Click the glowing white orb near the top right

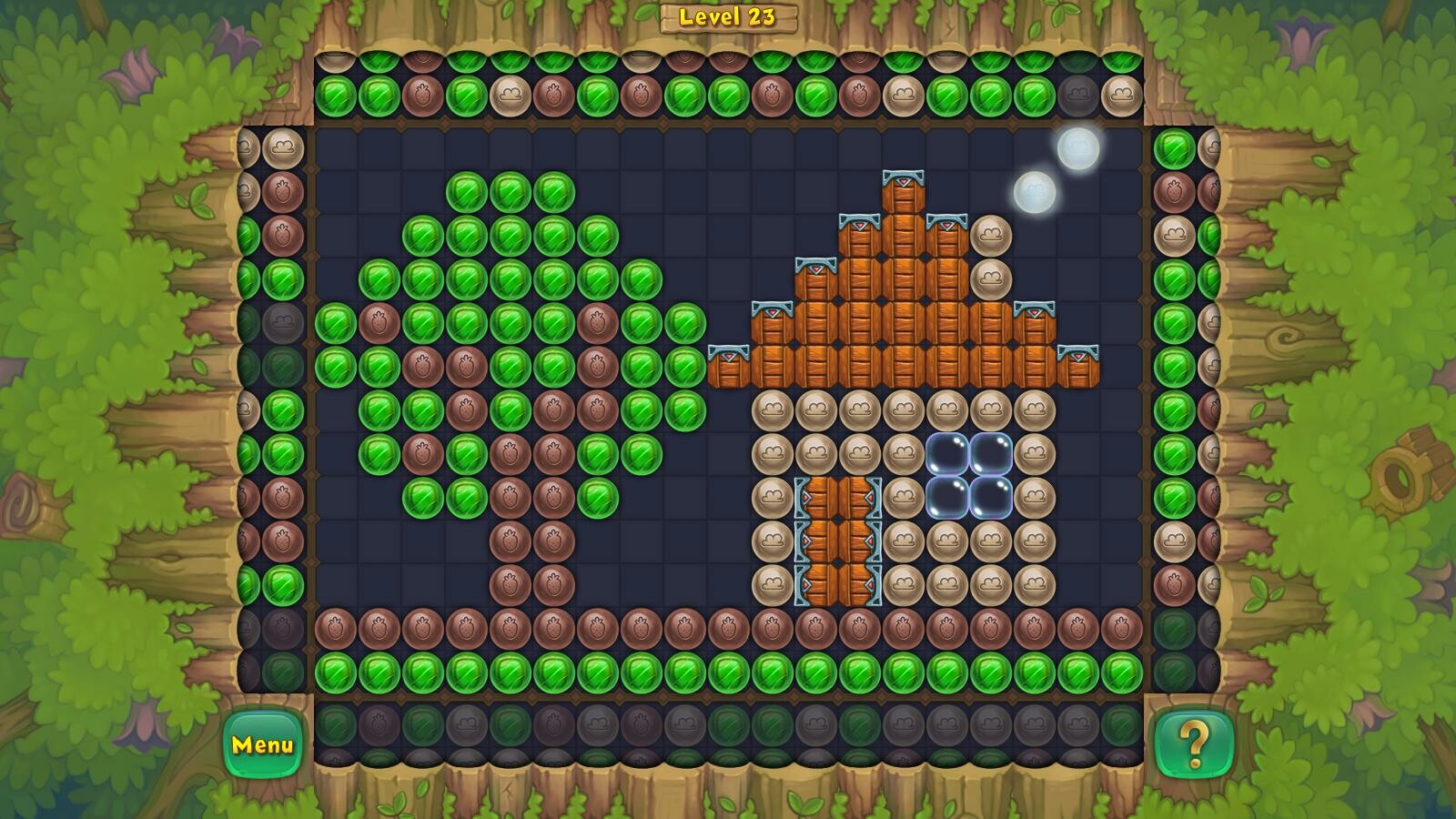(x=1077, y=148)
